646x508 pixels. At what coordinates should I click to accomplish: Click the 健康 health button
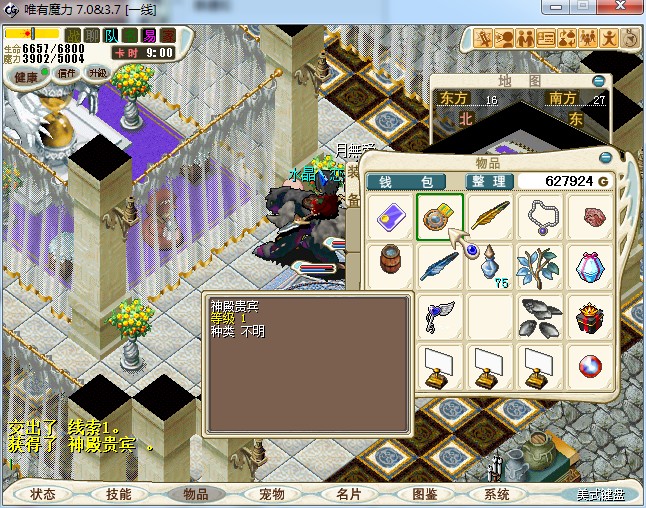(27, 77)
